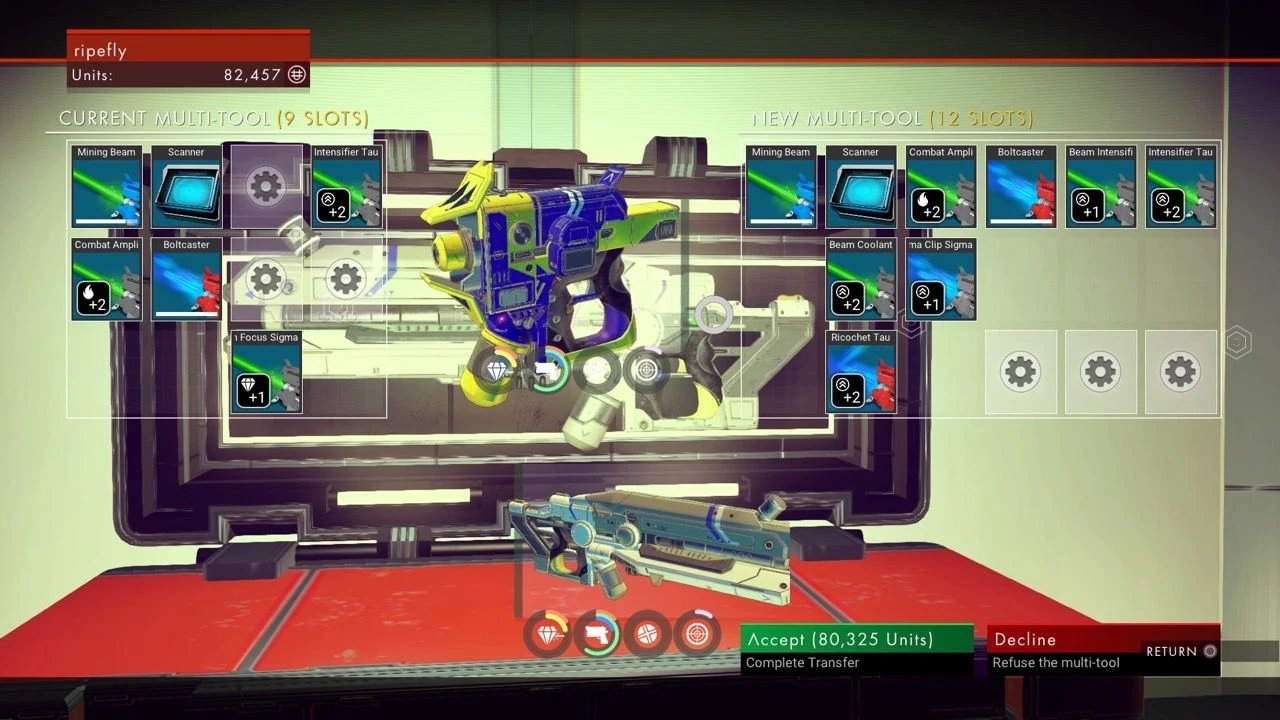Select the Scanner on the new multi-tool

861,186
